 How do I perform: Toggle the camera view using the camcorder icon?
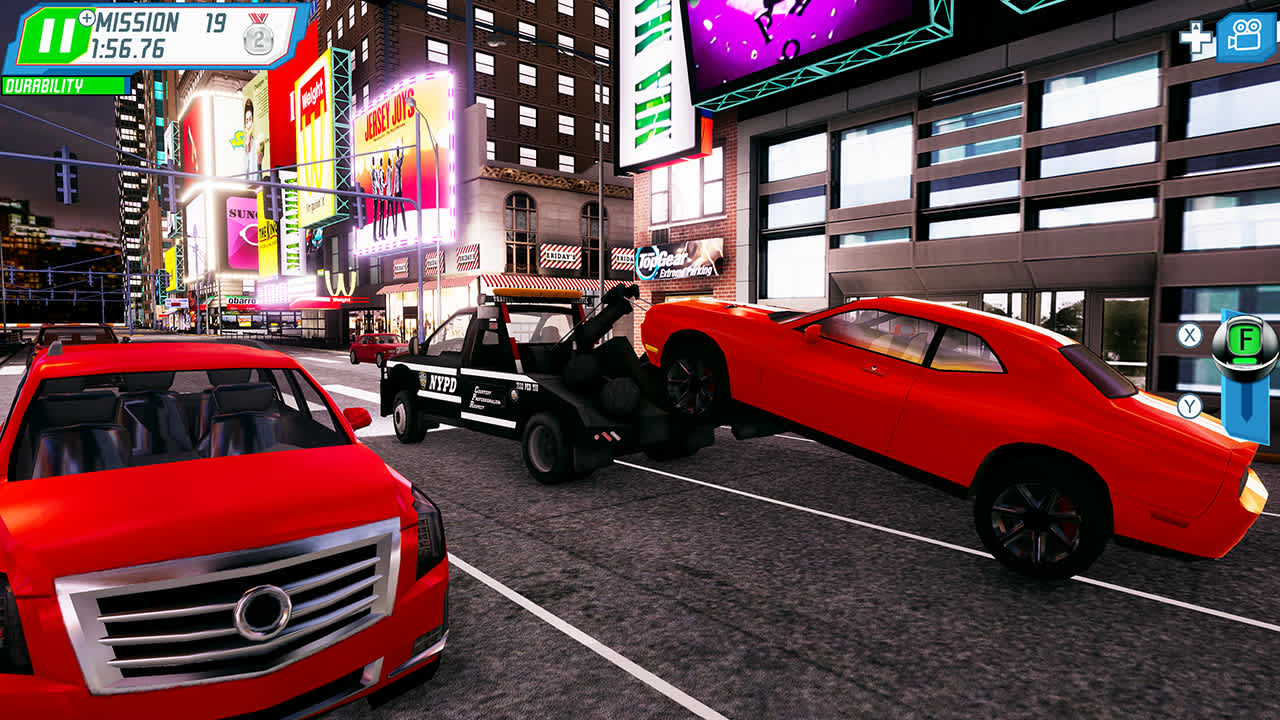[1243, 37]
